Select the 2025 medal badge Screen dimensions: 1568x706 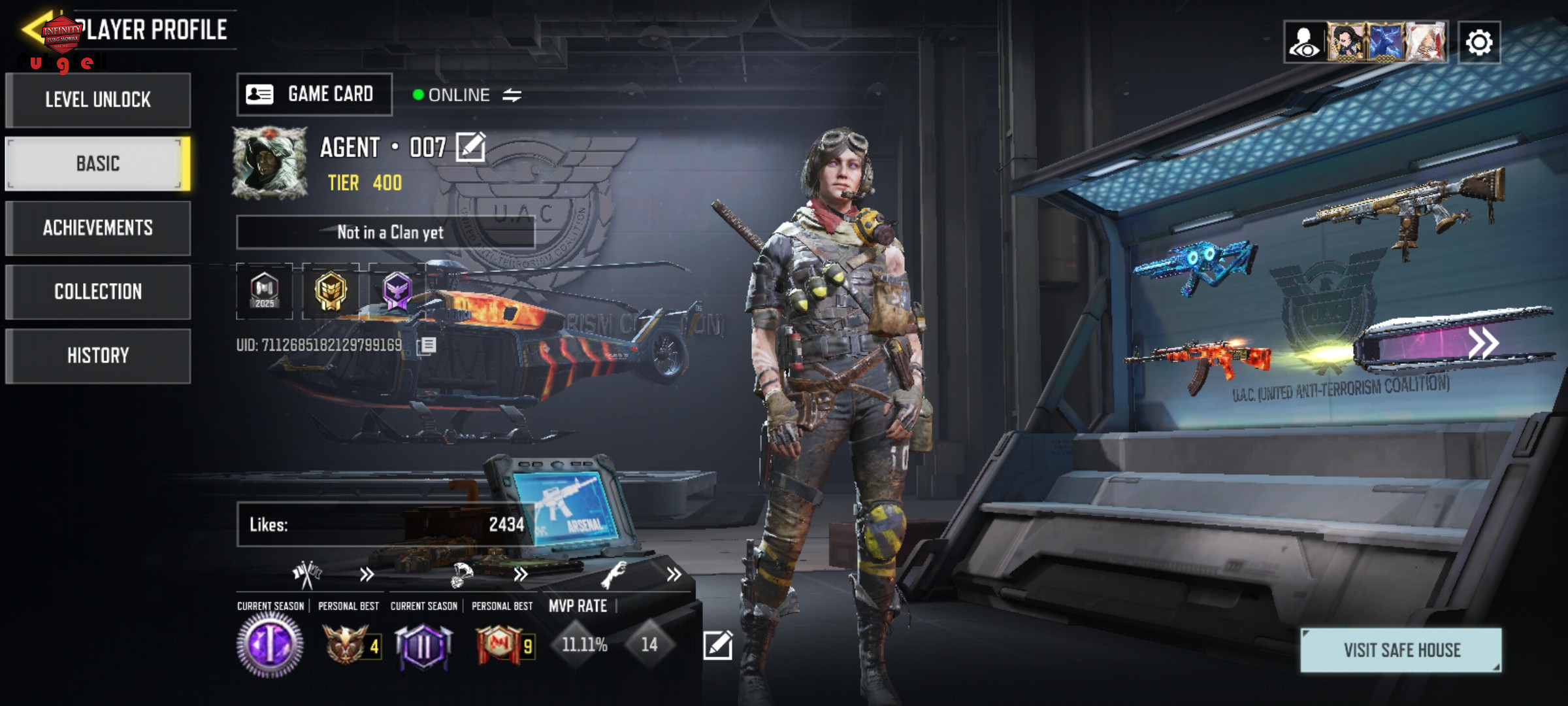(265, 291)
